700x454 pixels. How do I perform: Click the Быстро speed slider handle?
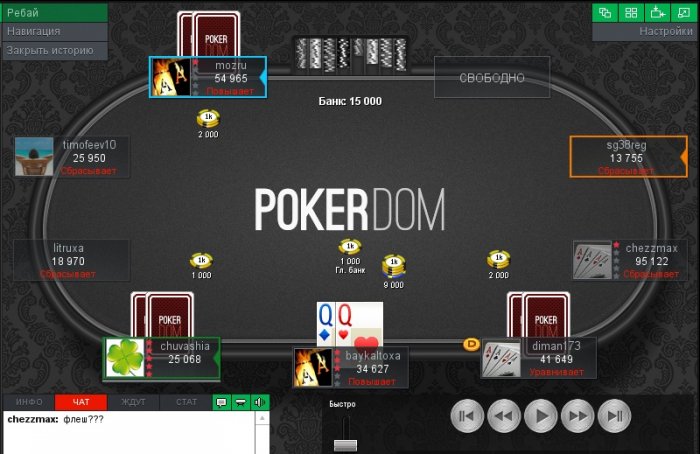345,444
